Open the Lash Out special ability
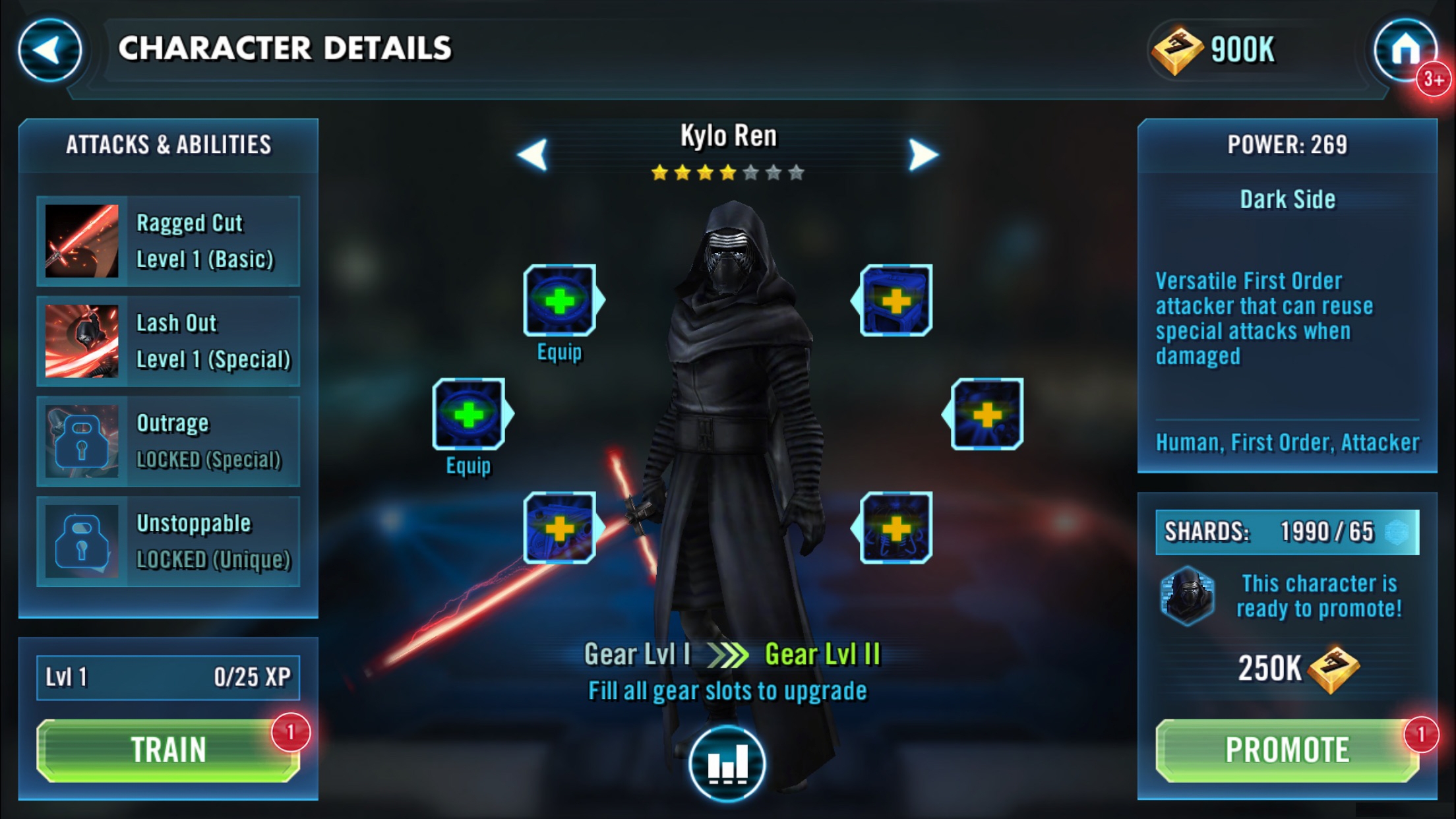Viewport: 1456px width, 819px height. [168, 342]
